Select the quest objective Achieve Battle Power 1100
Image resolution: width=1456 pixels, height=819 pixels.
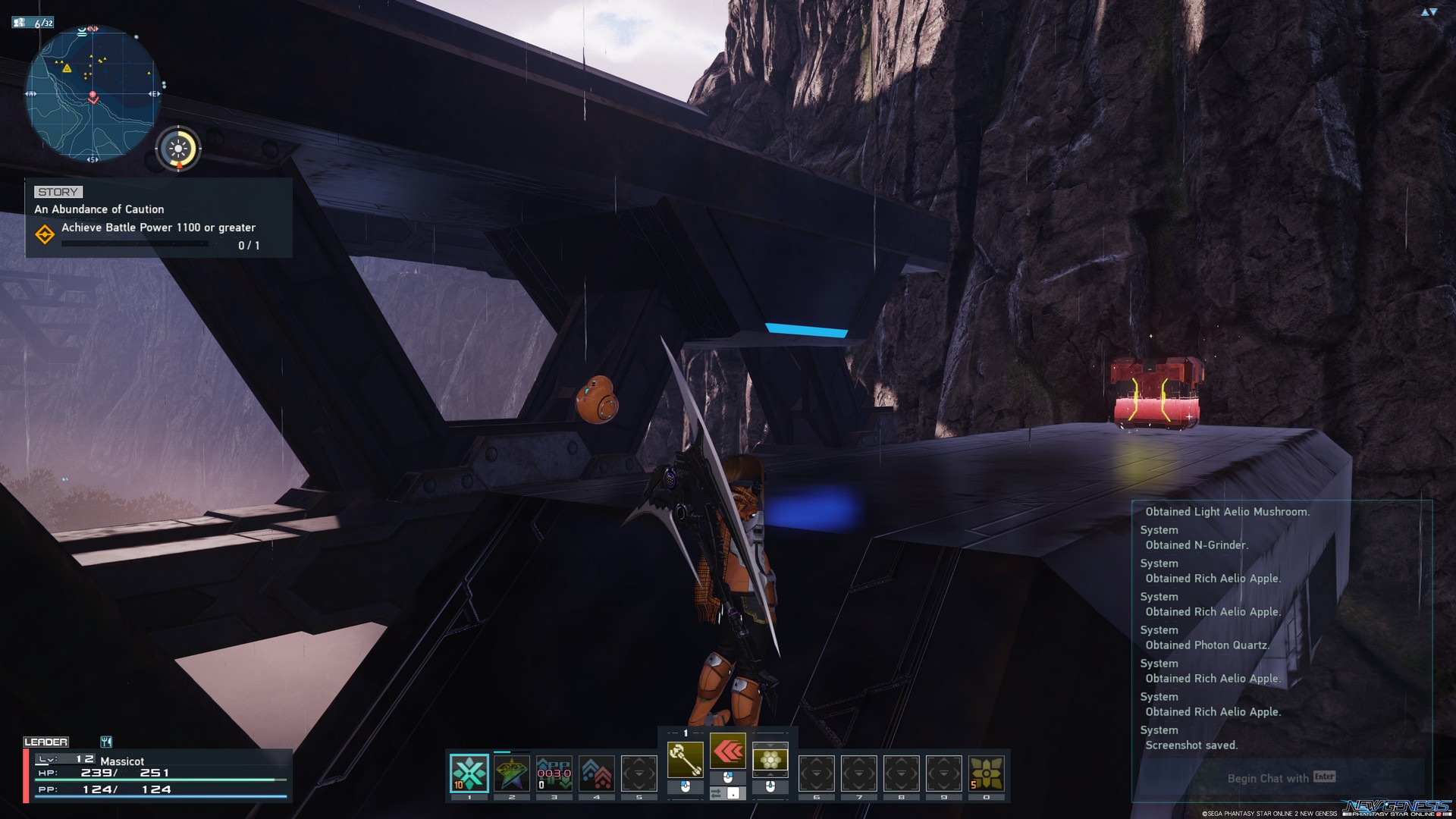click(158, 227)
